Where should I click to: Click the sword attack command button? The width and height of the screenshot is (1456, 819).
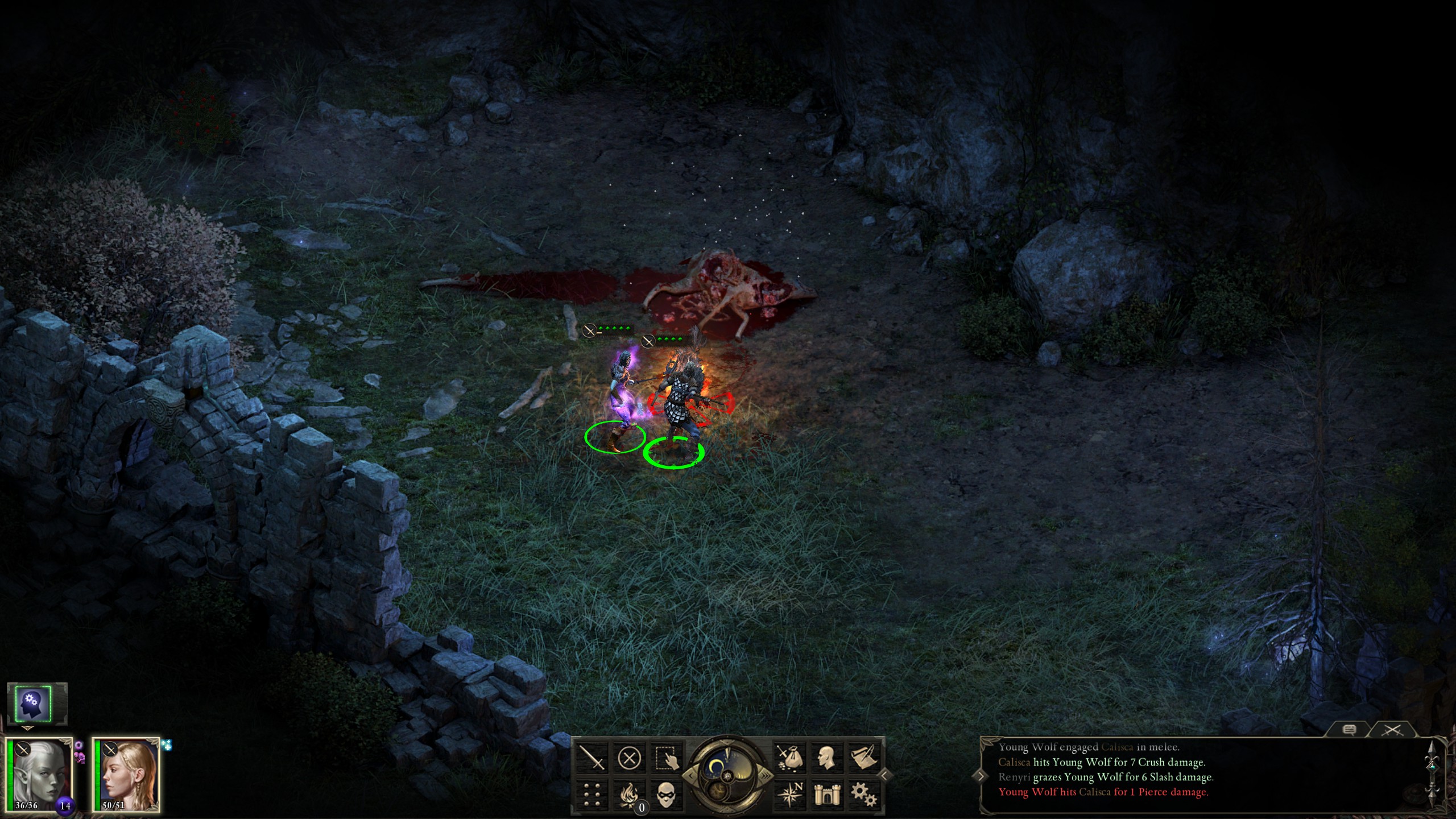click(592, 758)
